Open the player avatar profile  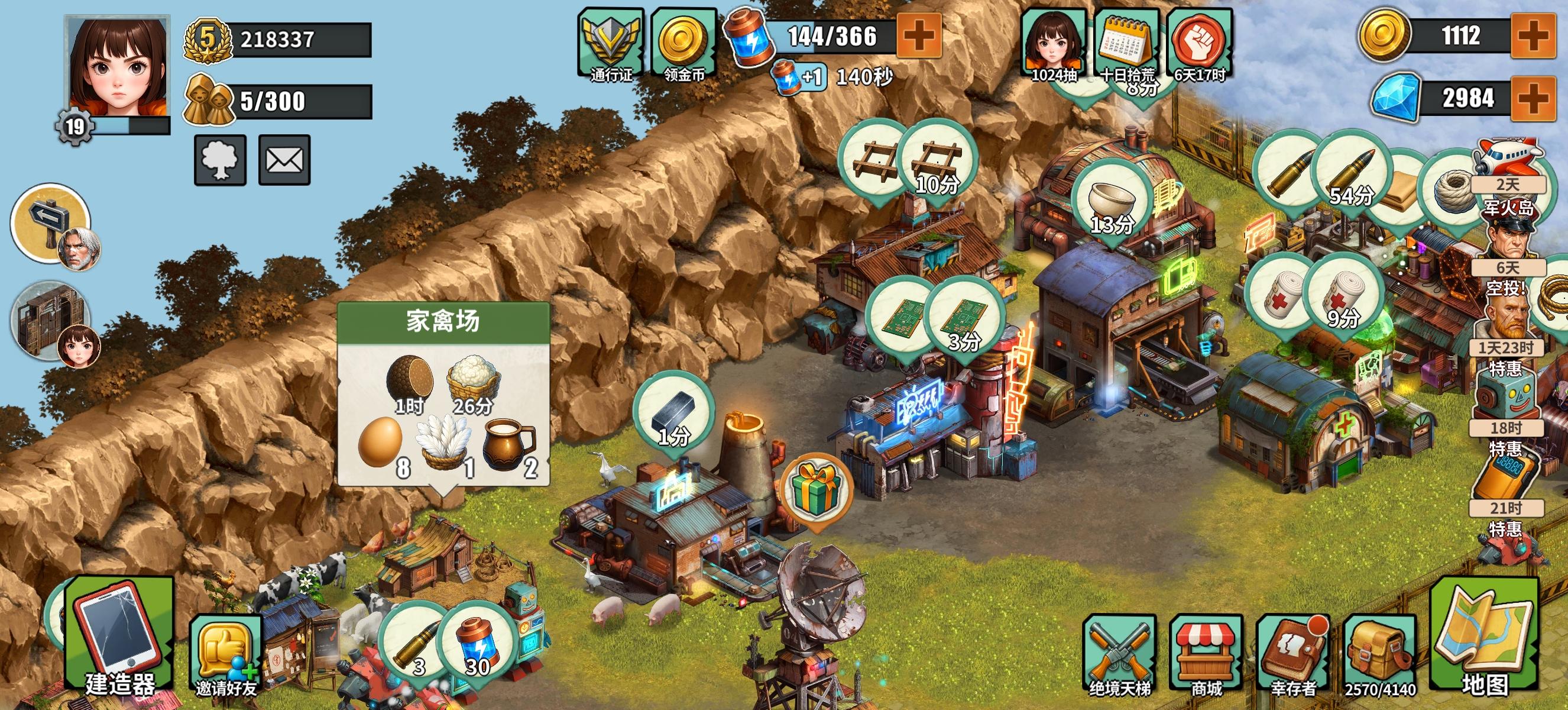coord(117,67)
